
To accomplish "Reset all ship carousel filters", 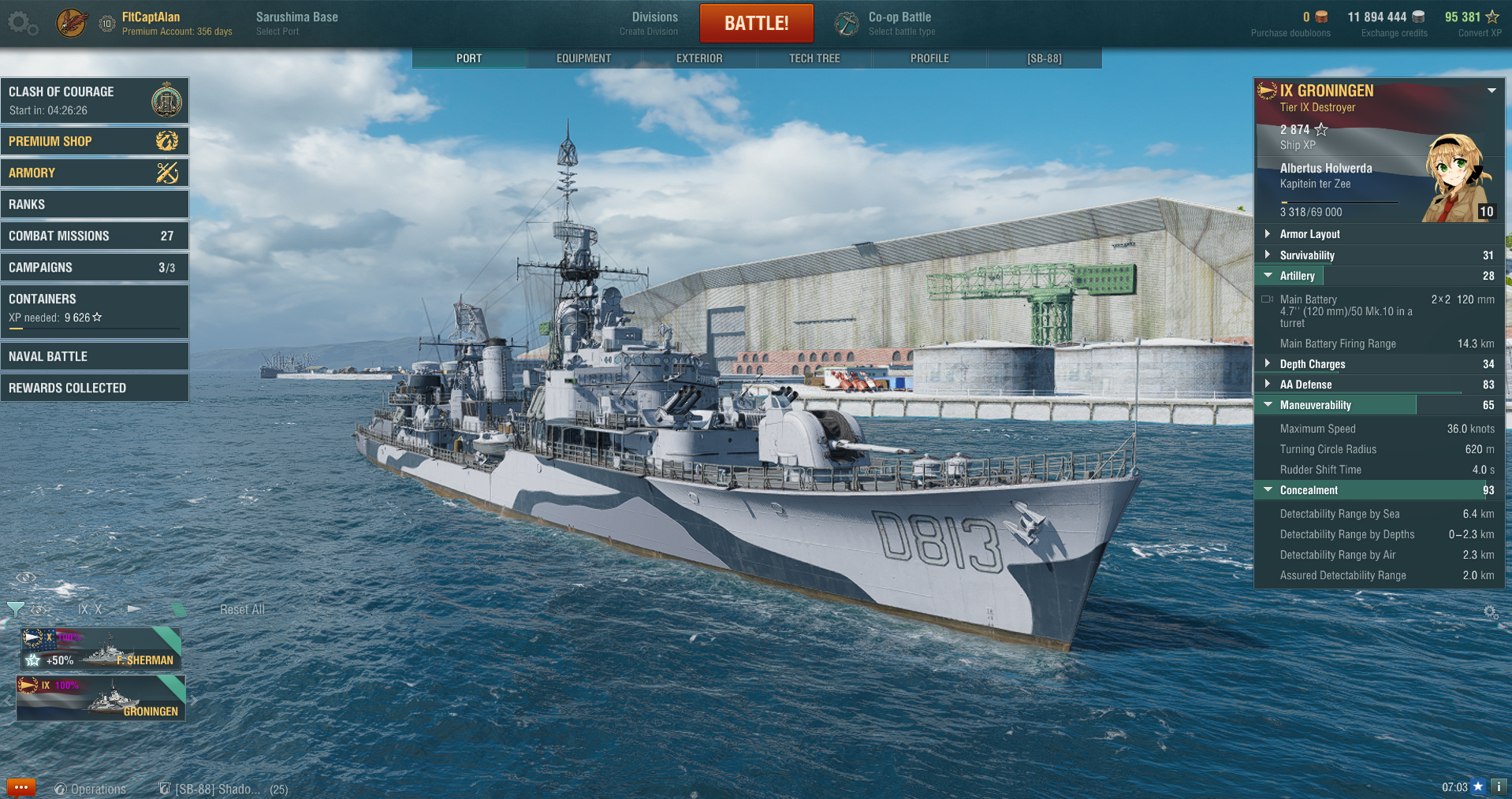I will pyautogui.click(x=242, y=610).
